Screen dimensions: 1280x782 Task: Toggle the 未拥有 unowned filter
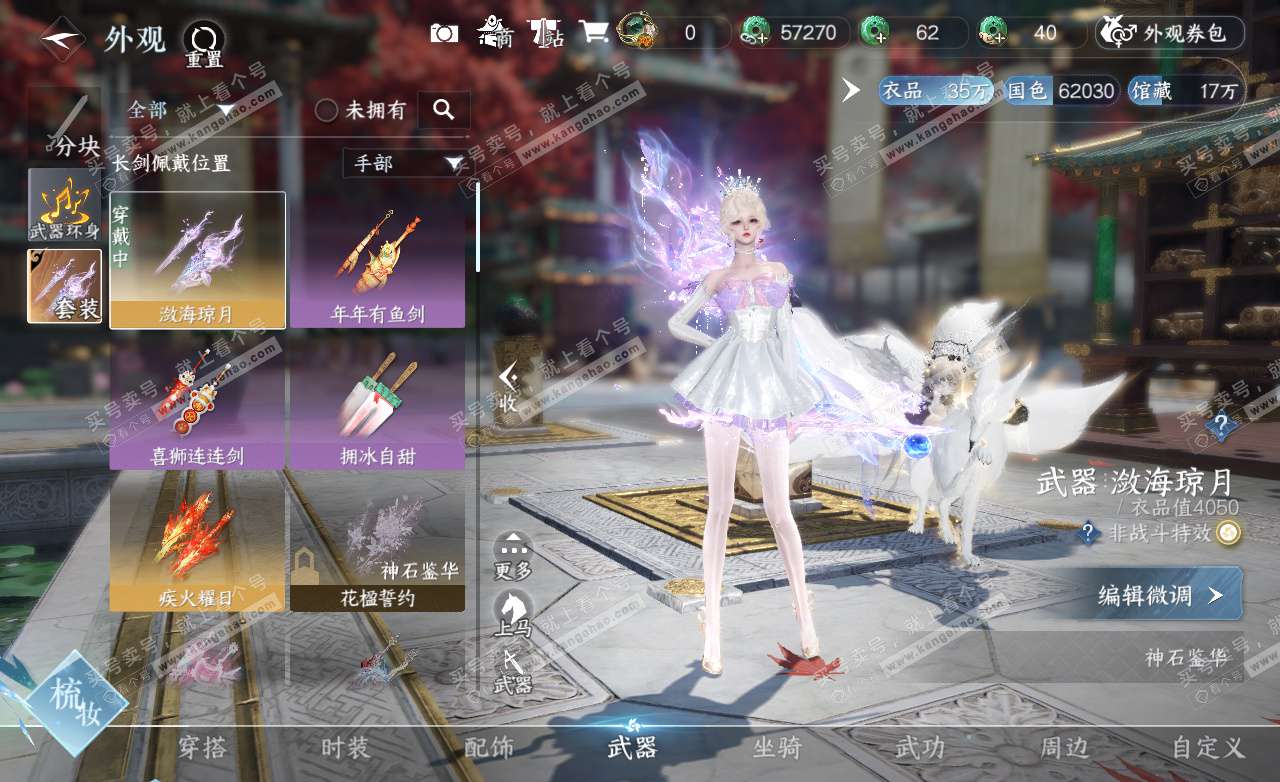327,110
